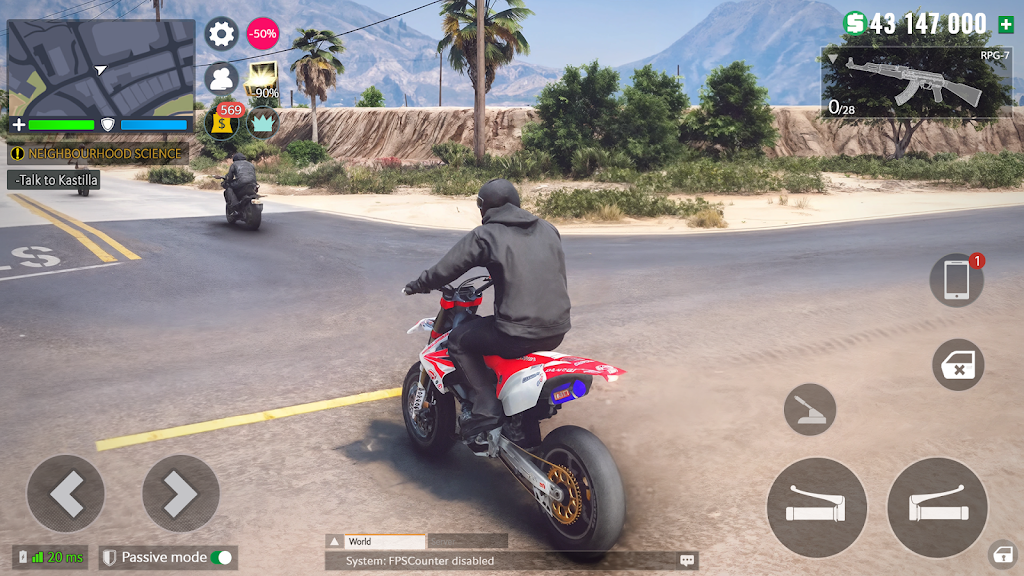Open the gear settings menu
1024x576 pixels.
click(221, 34)
